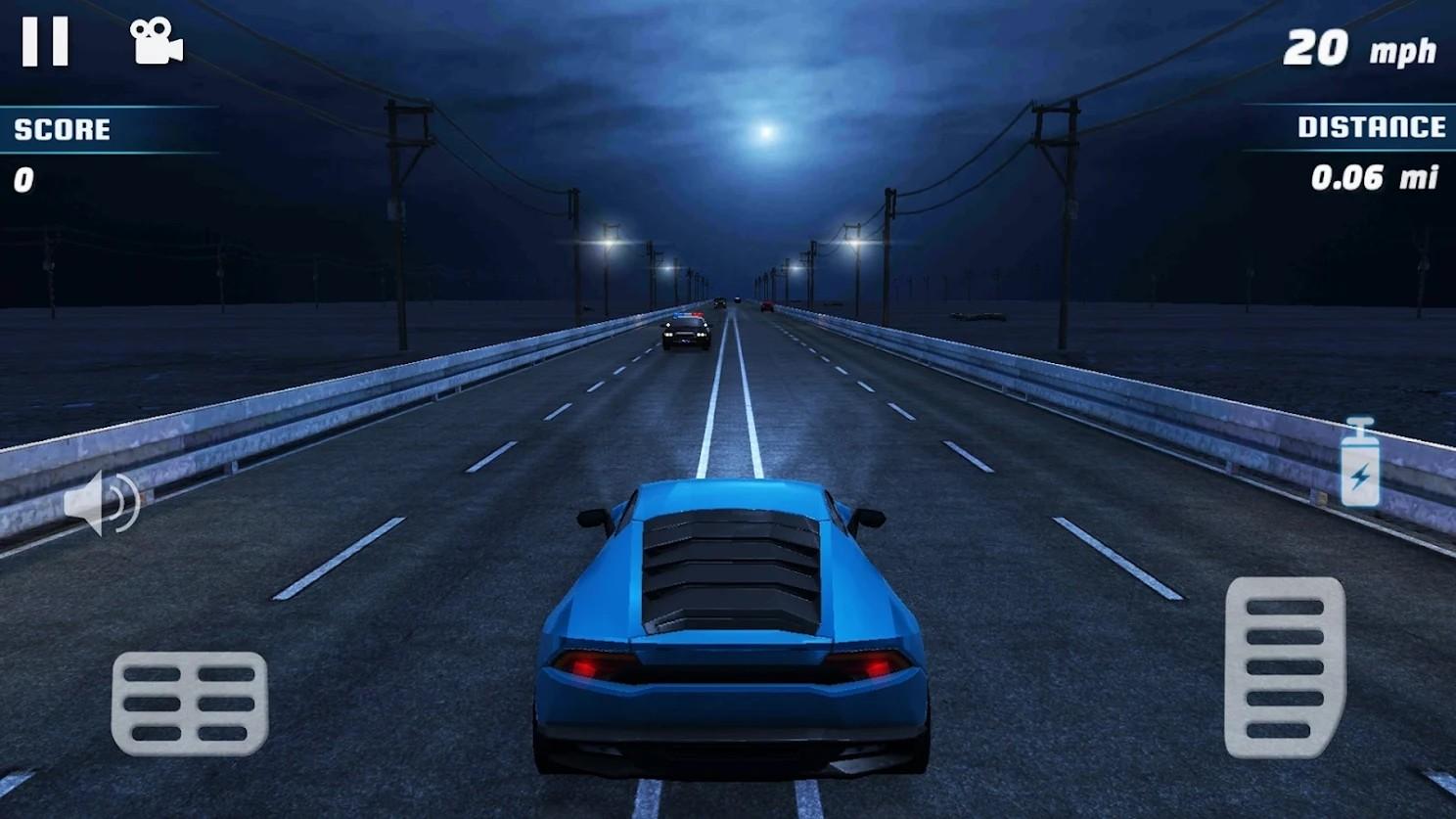Screen dimensions: 1456x819
Task: Click the score value showing 0
Action: [24, 178]
